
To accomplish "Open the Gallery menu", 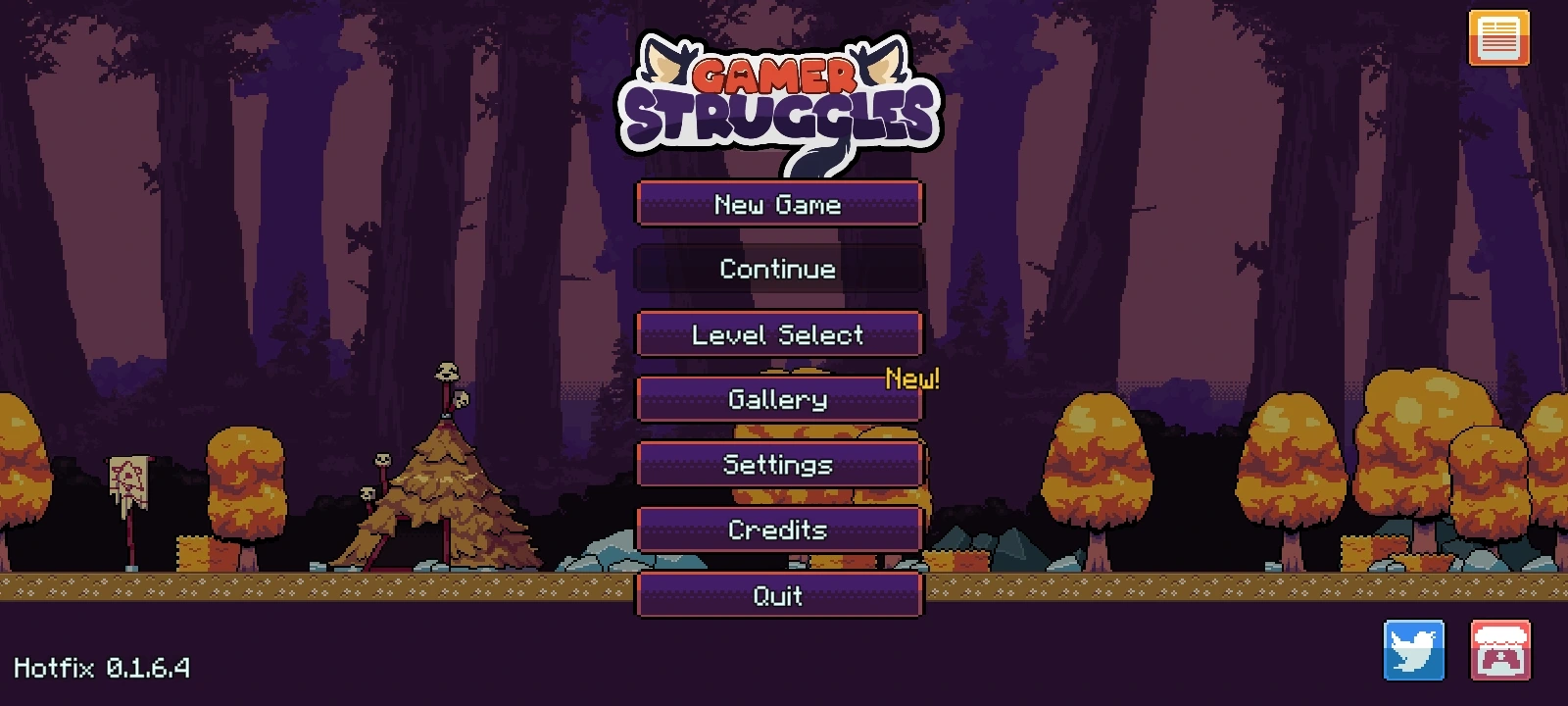I will [779, 399].
